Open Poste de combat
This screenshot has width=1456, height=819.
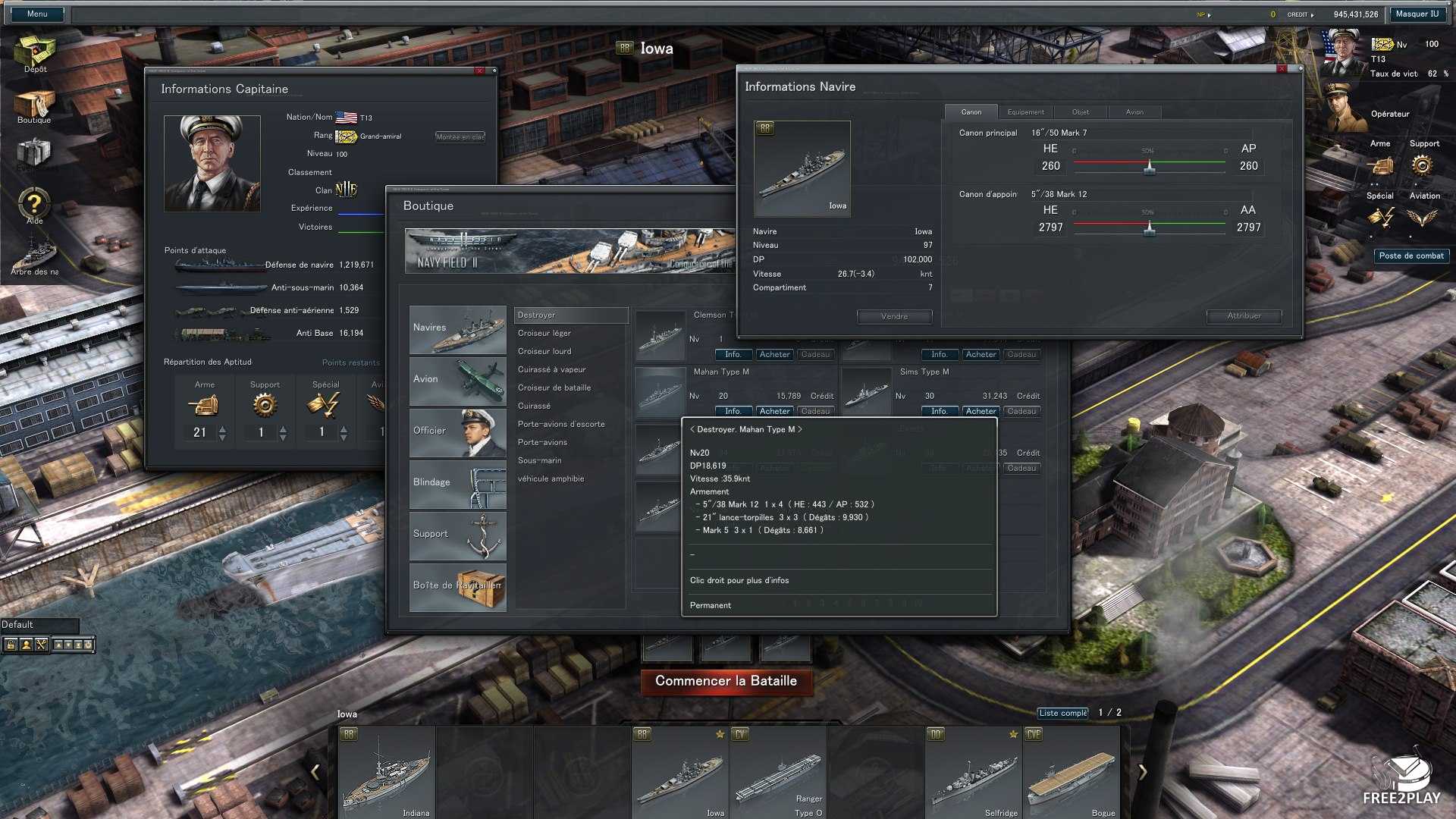point(1411,256)
